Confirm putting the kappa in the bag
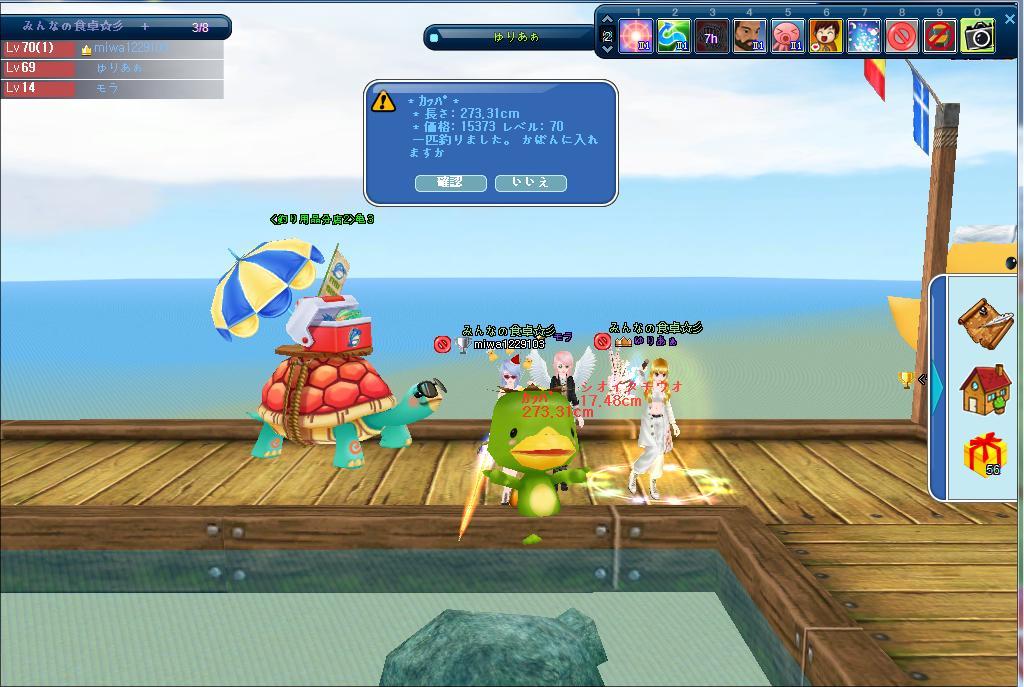 point(450,183)
